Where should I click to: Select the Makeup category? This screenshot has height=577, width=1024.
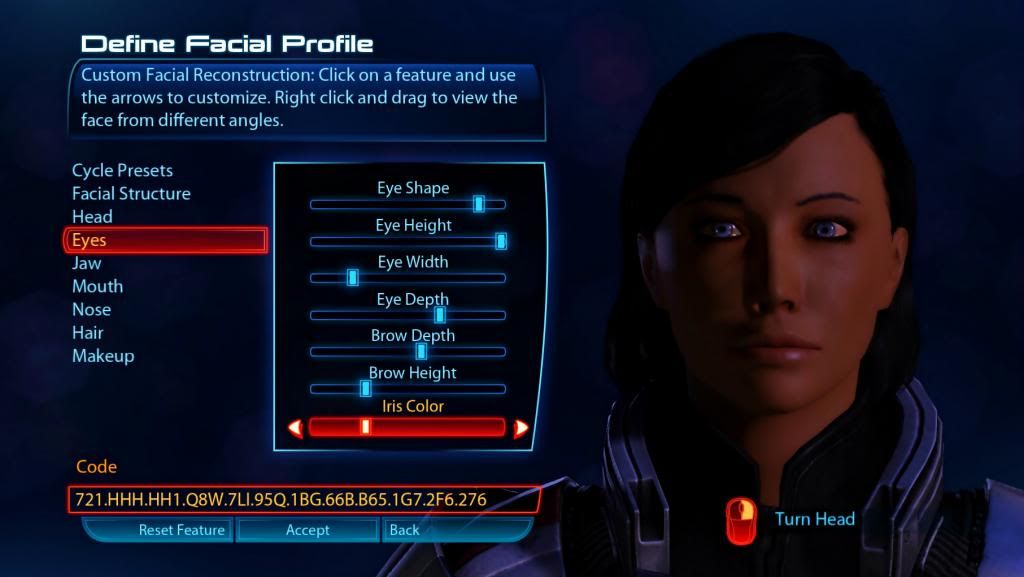point(103,356)
